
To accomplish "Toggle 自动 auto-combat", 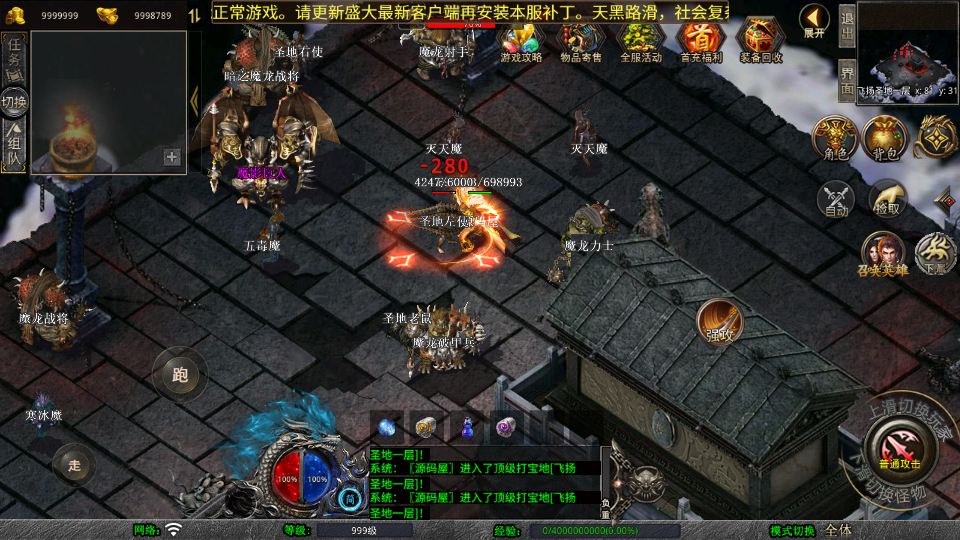I will tap(836, 198).
